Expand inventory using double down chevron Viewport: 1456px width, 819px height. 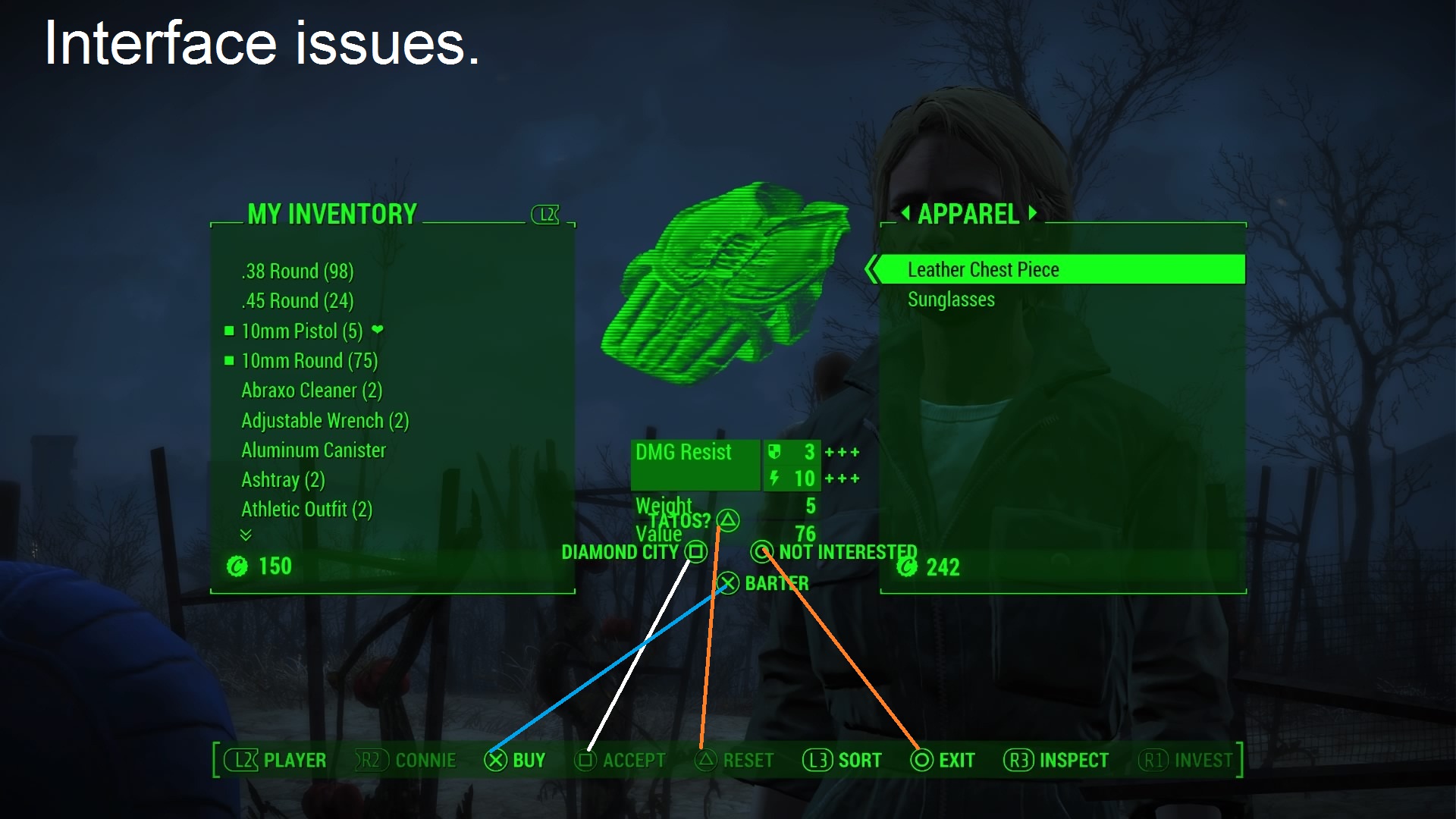click(x=245, y=535)
